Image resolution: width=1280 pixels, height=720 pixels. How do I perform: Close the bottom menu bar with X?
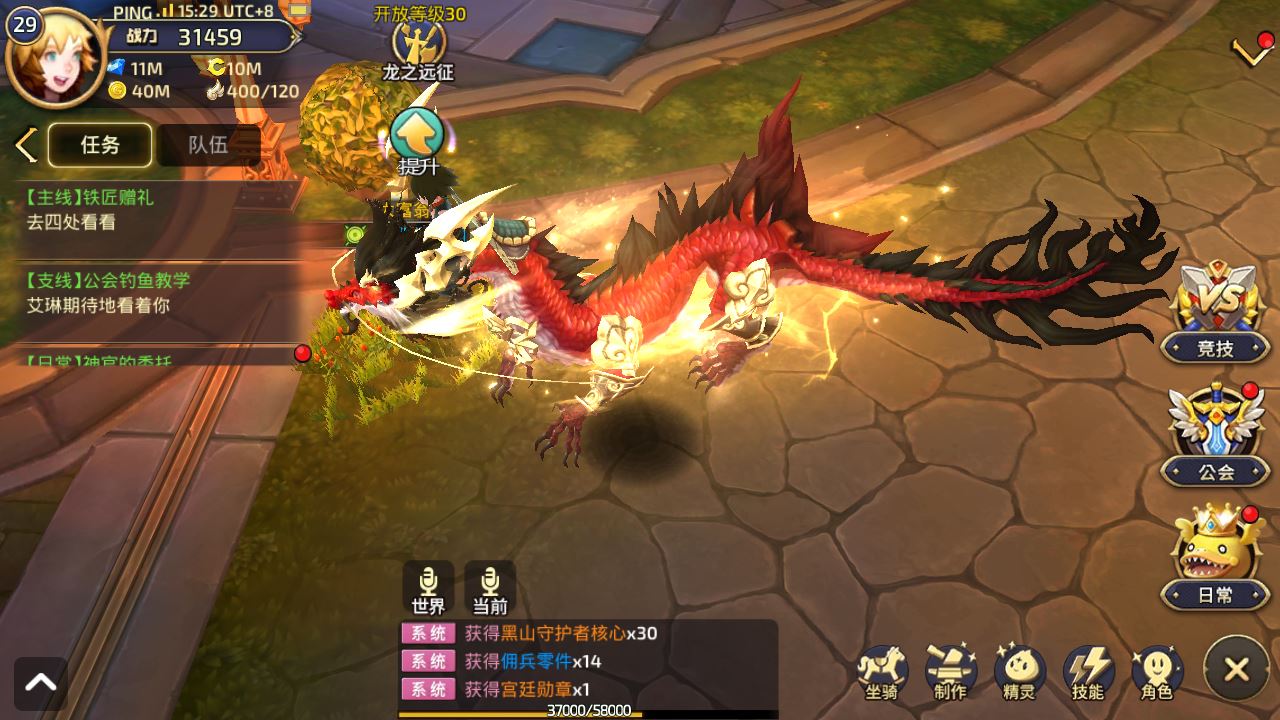(x=1236, y=669)
